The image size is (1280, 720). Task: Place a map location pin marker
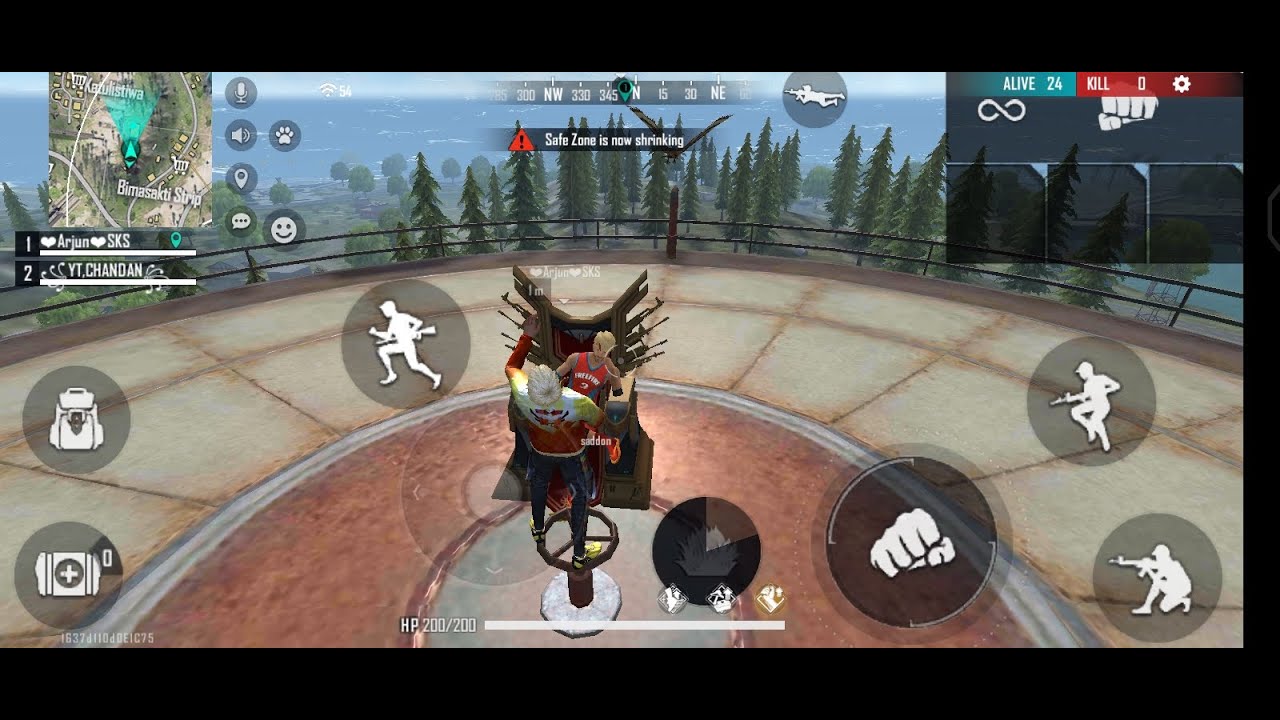(241, 179)
